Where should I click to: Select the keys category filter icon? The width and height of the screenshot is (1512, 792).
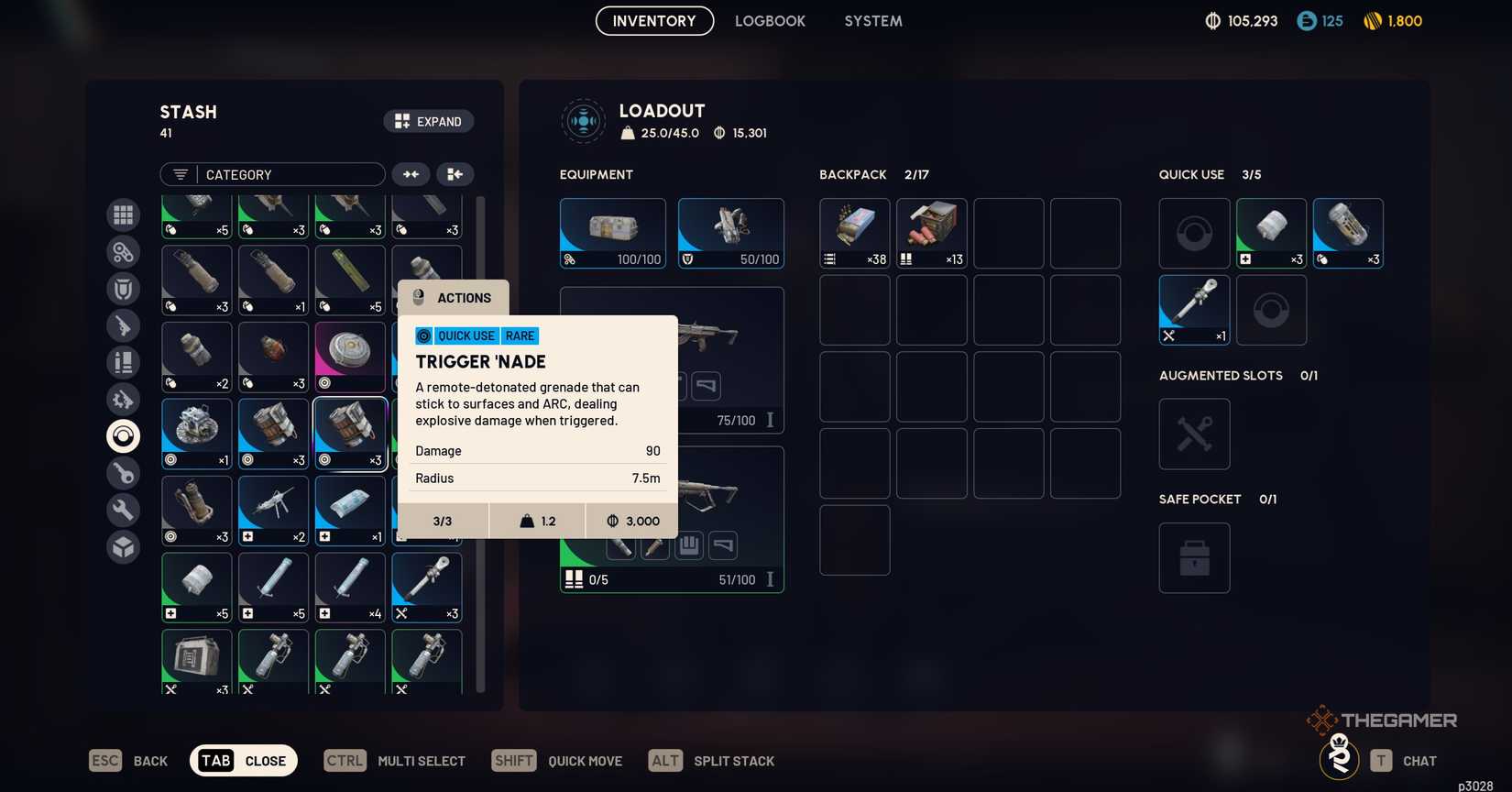(123, 473)
